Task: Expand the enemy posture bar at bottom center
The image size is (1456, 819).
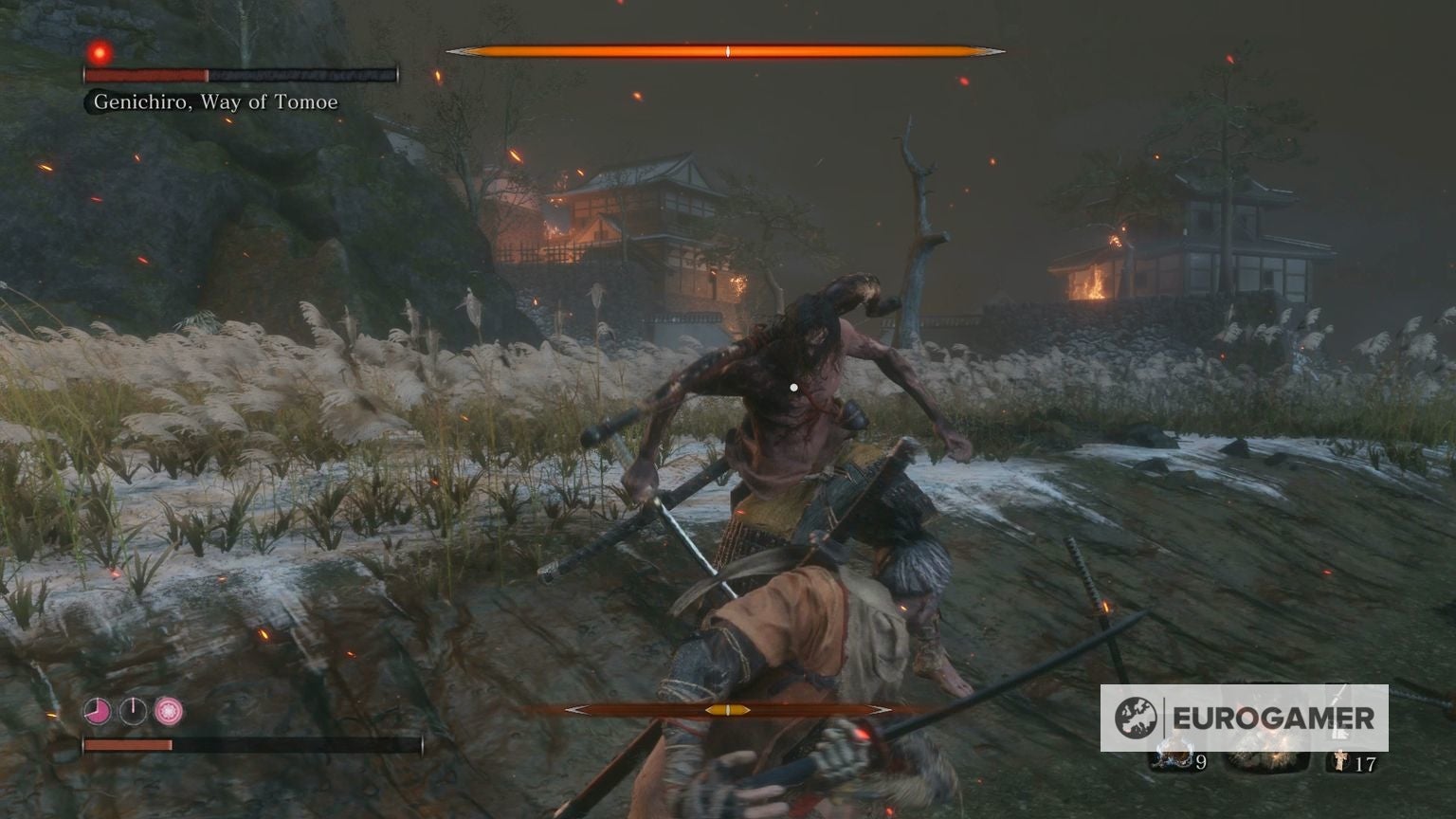Action: pyautogui.click(x=728, y=709)
